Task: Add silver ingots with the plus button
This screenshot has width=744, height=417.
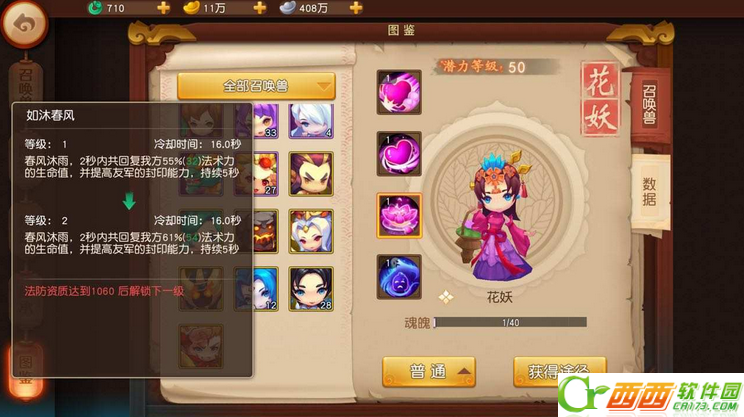Action: coord(355,8)
